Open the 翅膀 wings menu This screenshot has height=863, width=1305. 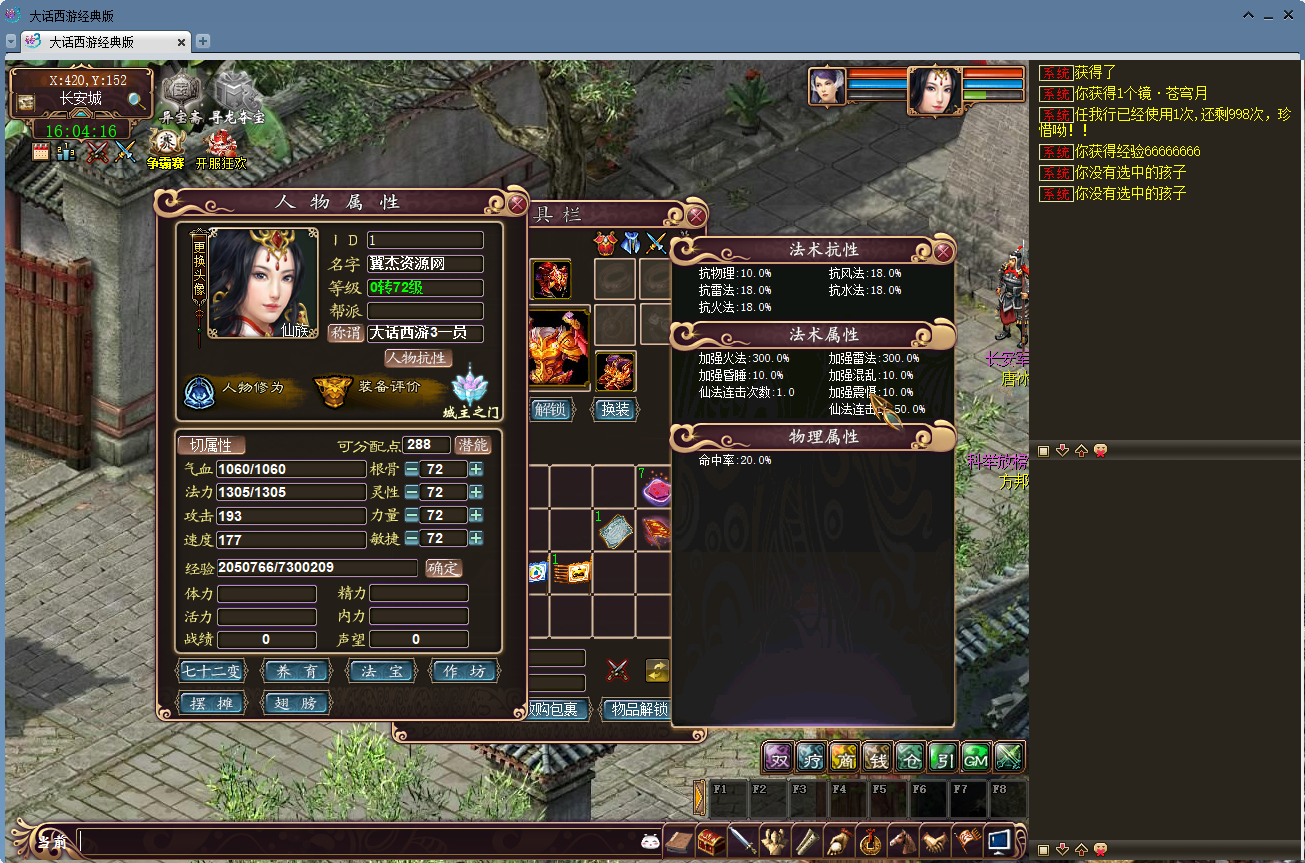296,703
